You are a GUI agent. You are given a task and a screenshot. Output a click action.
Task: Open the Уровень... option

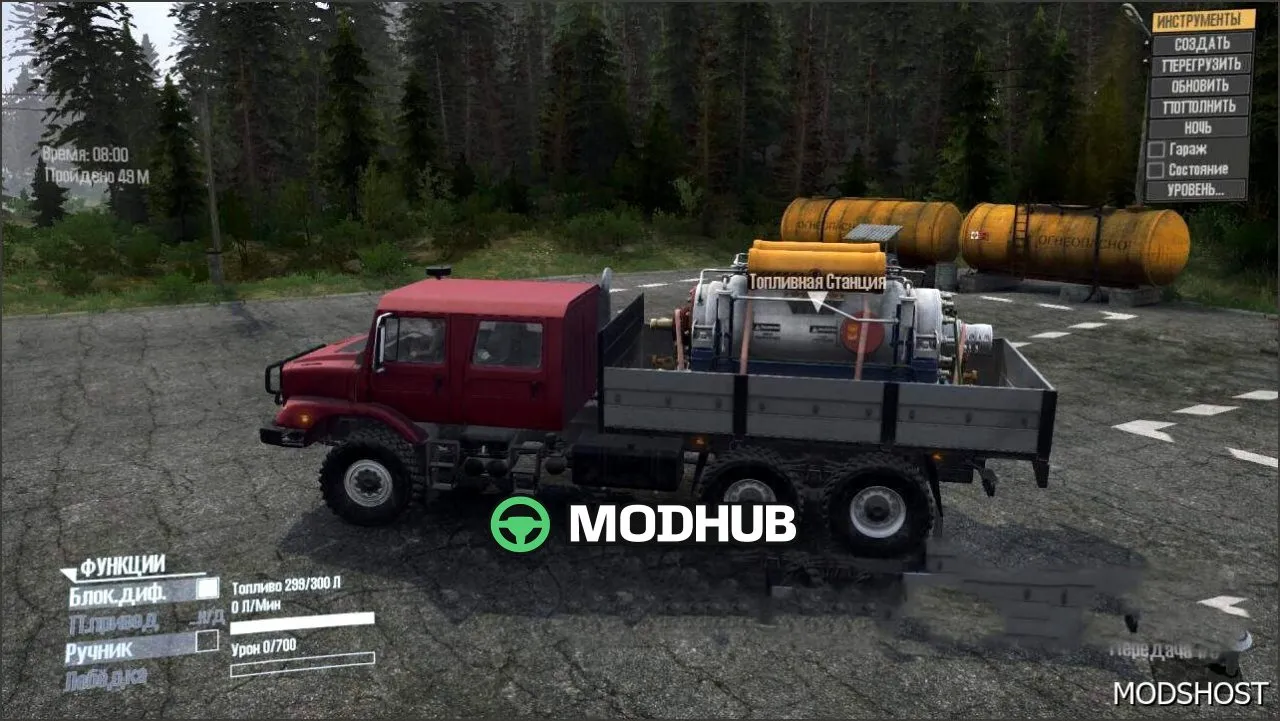click(1197, 189)
